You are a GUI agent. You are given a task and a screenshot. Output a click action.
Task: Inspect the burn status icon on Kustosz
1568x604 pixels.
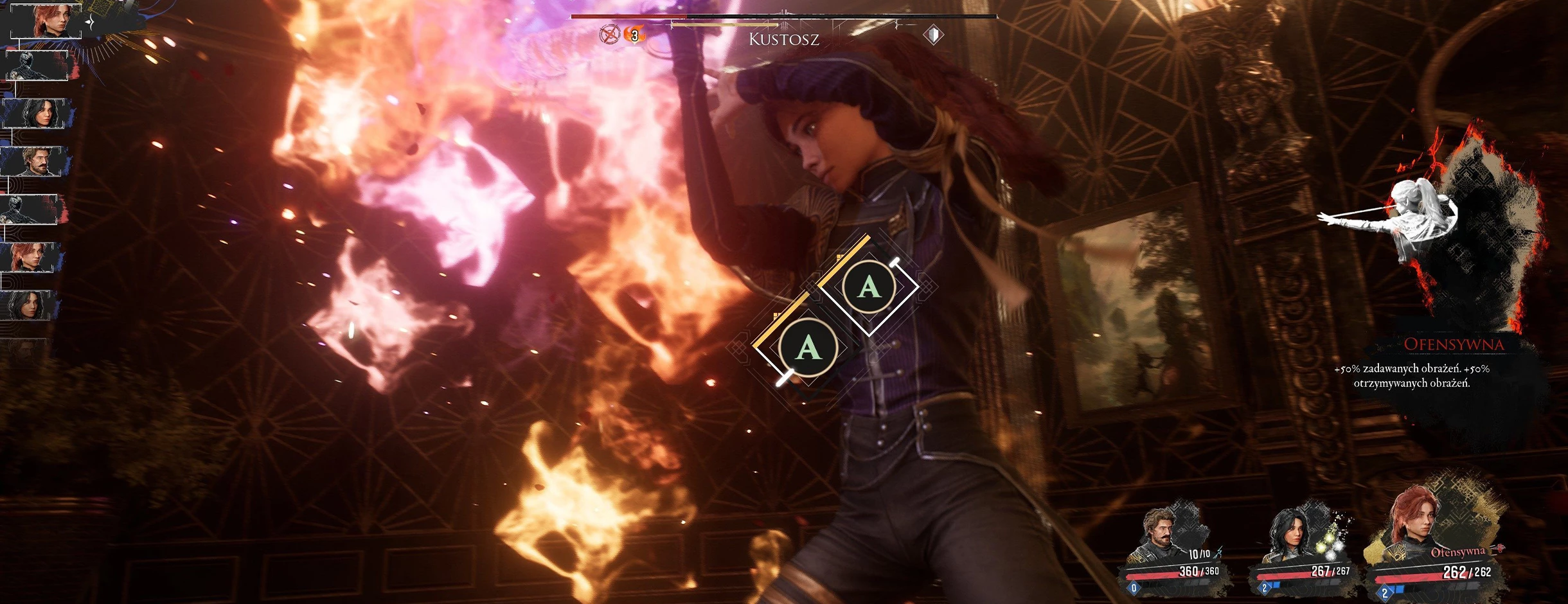point(635,35)
